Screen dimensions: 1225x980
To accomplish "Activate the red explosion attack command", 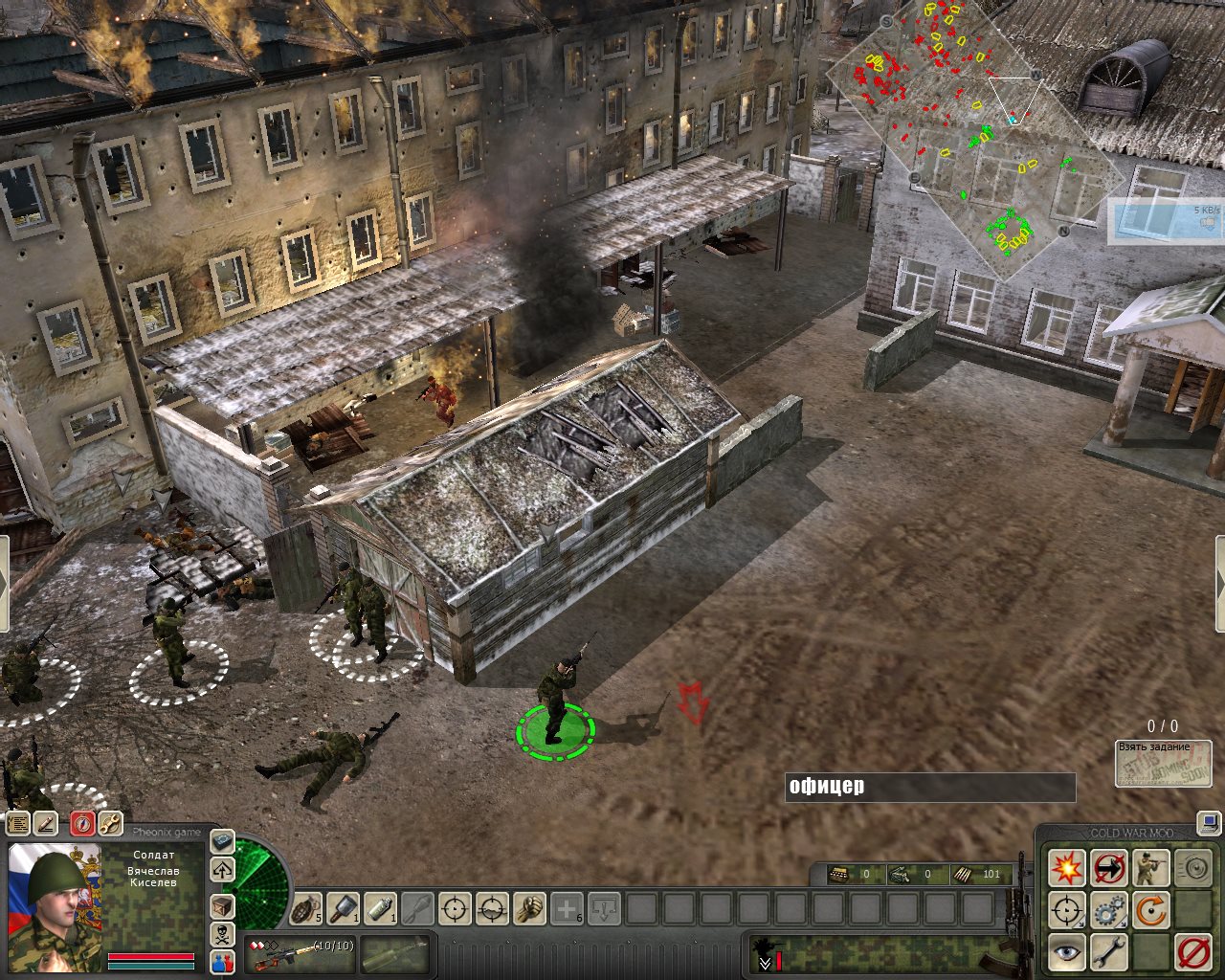I will (x=1066, y=869).
